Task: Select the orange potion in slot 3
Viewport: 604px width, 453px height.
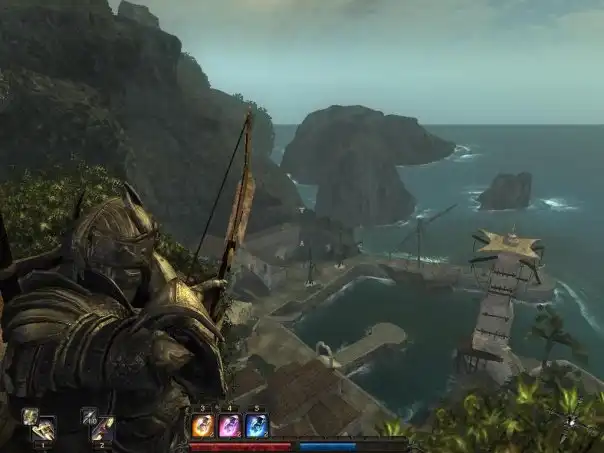Action: 203,426
